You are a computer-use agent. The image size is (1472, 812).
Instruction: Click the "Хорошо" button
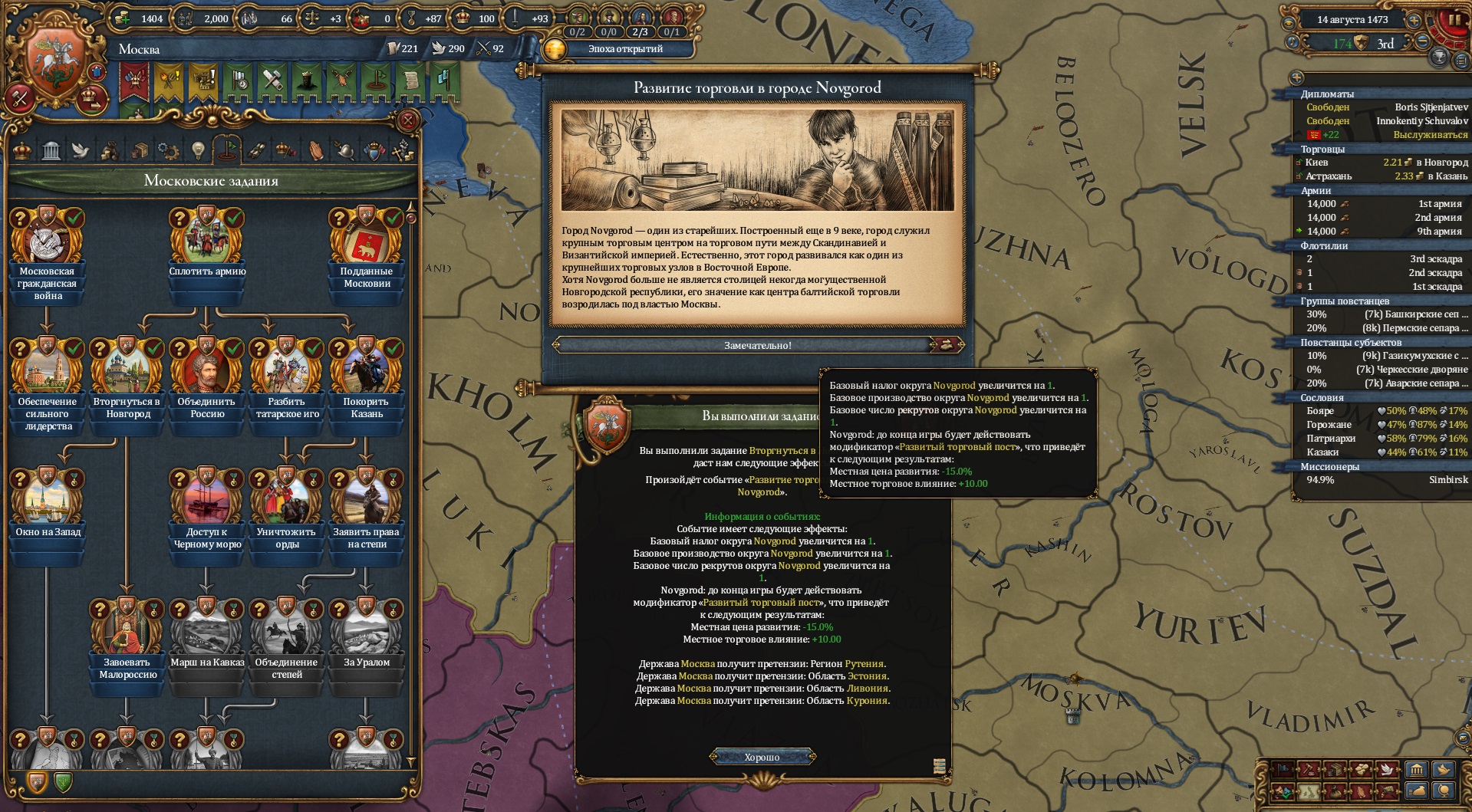[x=762, y=757]
